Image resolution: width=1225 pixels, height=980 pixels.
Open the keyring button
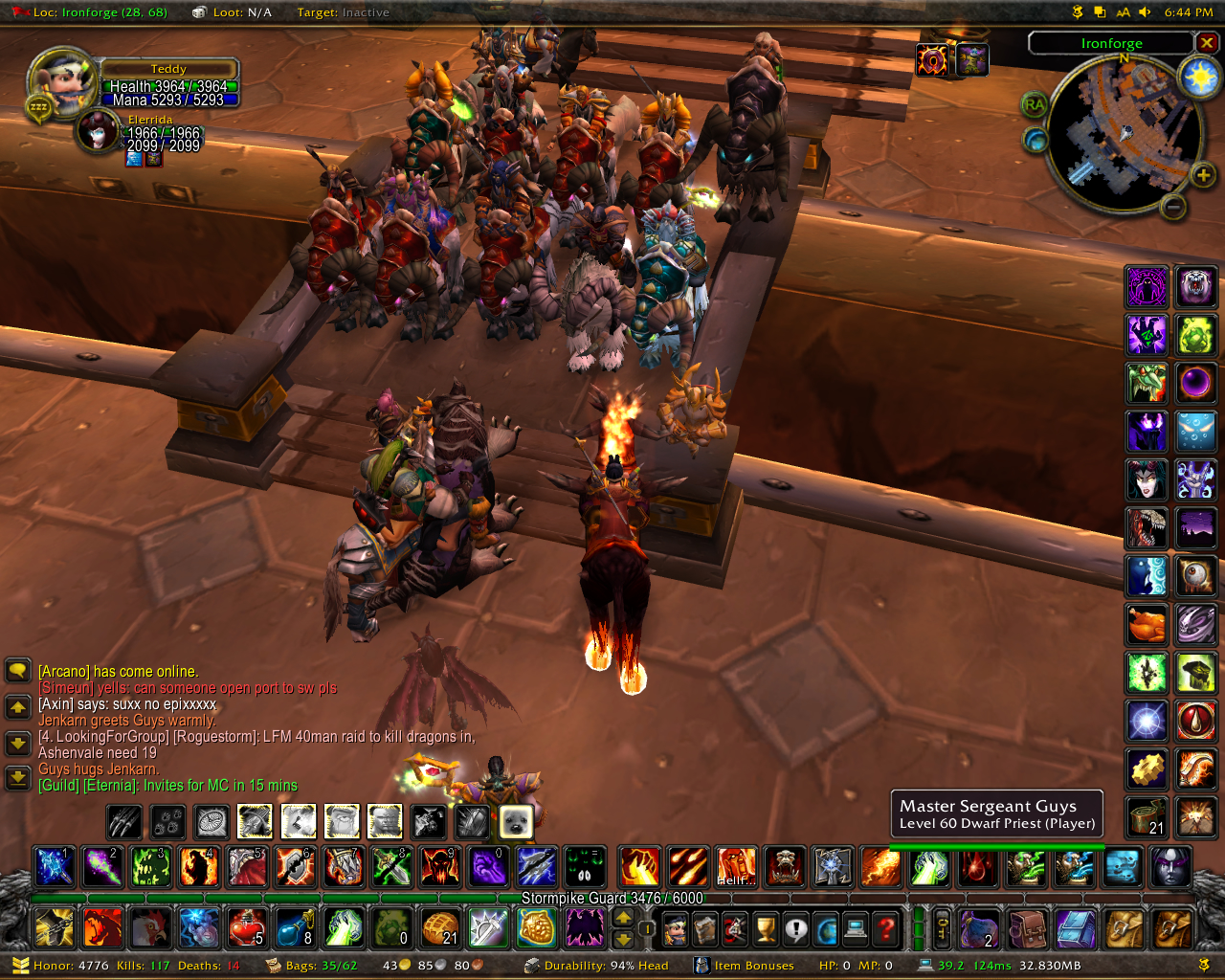[943, 927]
